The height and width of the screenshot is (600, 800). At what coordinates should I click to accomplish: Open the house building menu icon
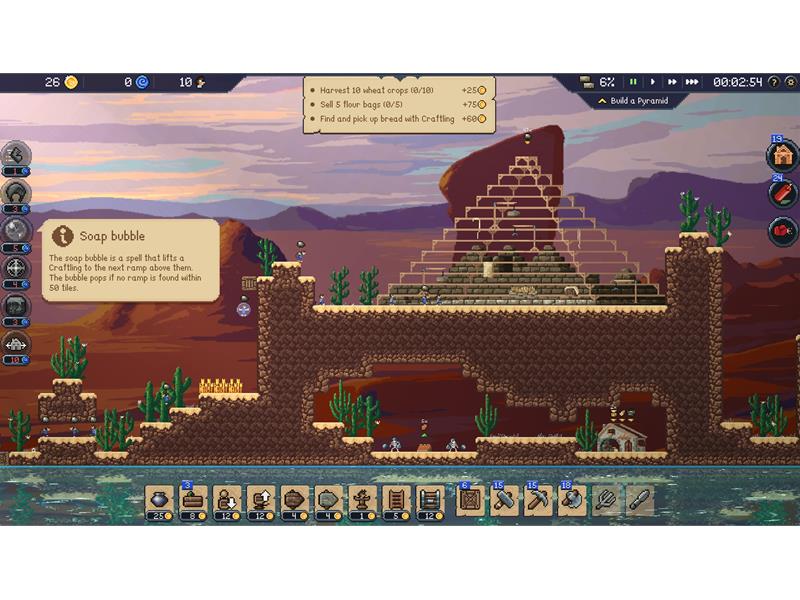point(781,156)
